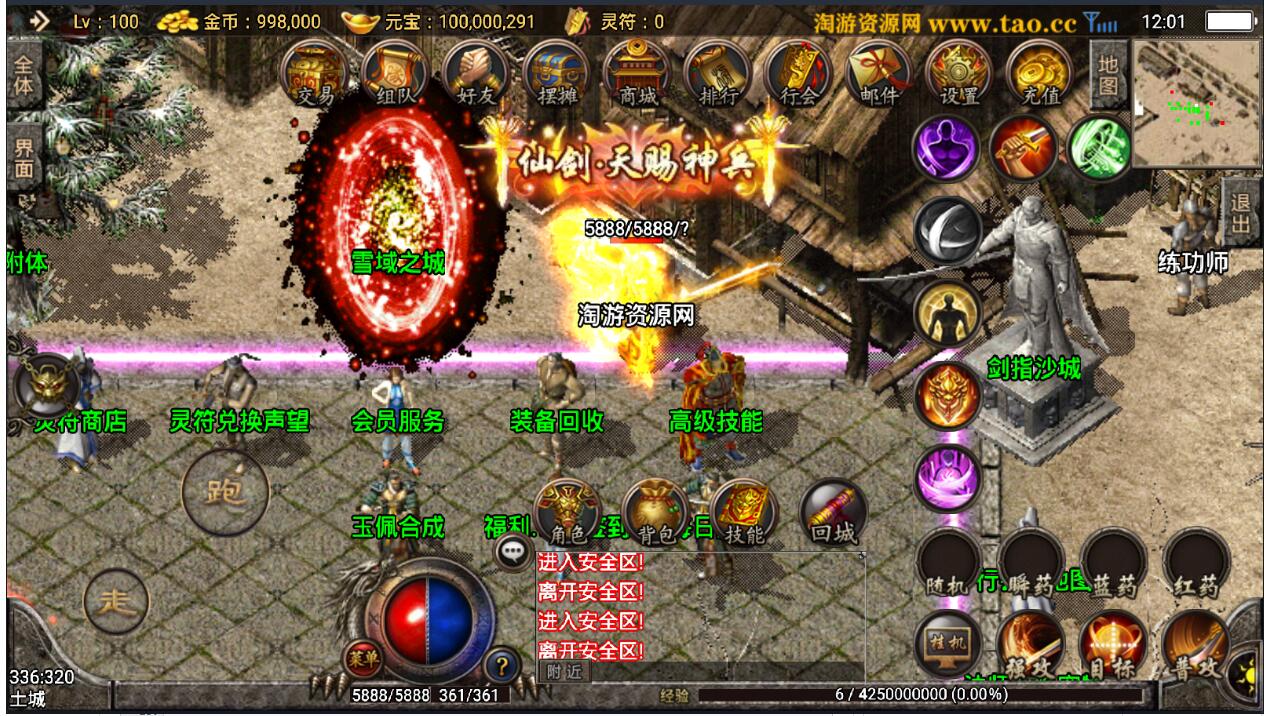Screen dimensions: 1264x716
Task: View the 排行 rankings
Action: (x=717, y=73)
